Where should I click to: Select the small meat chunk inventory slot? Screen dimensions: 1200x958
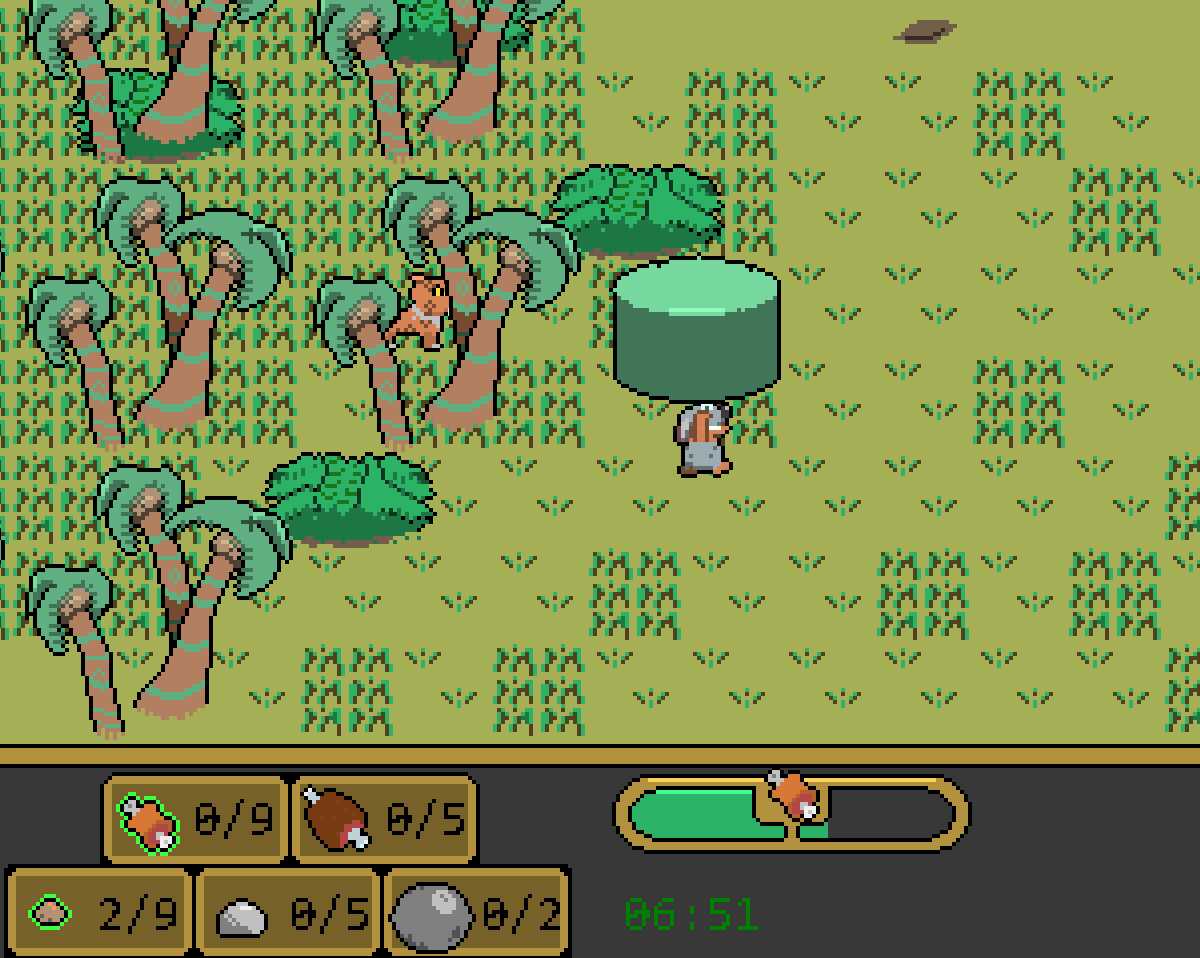tap(191, 820)
